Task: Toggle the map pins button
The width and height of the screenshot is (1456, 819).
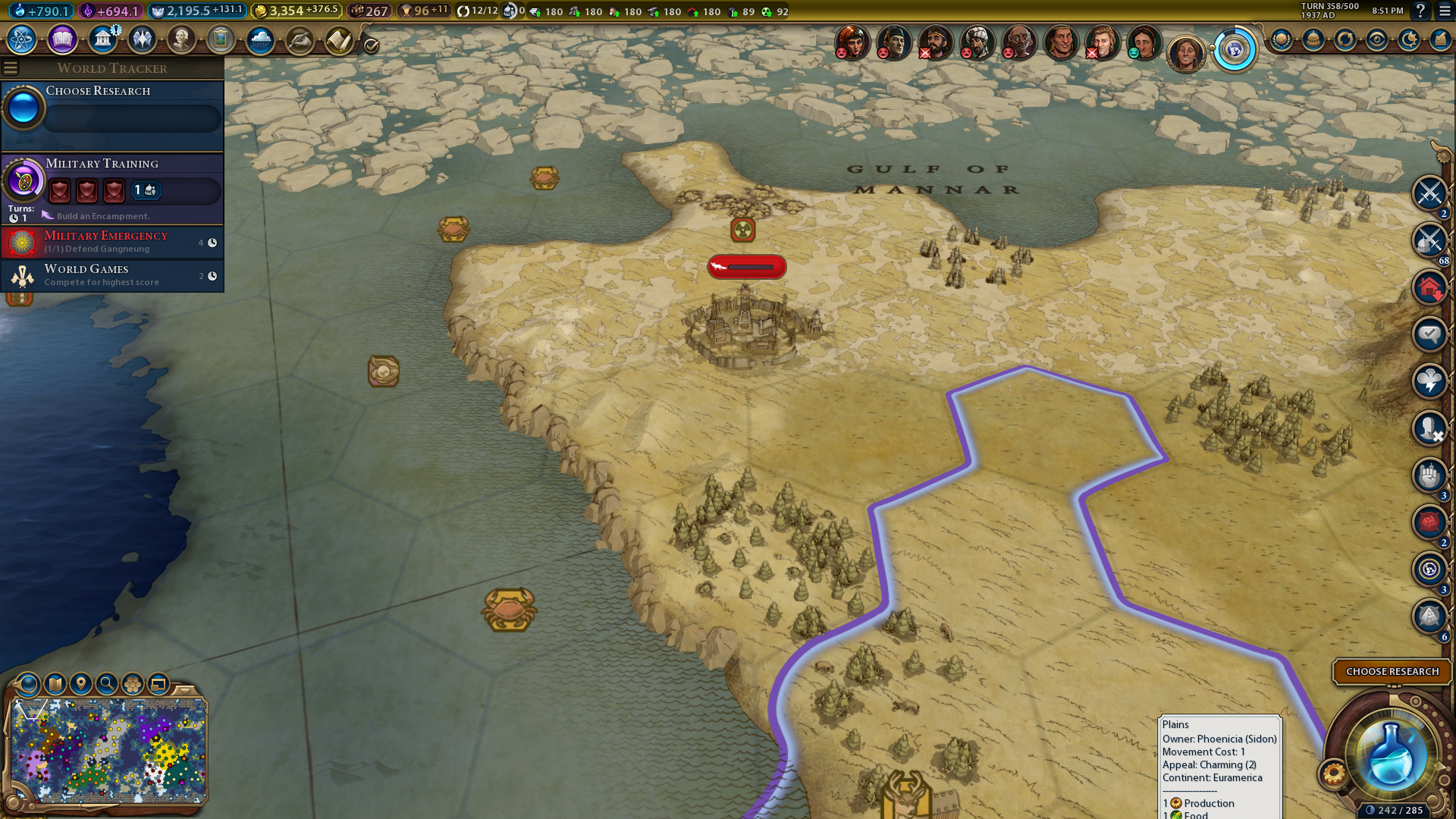Action: tap(81, 684)
